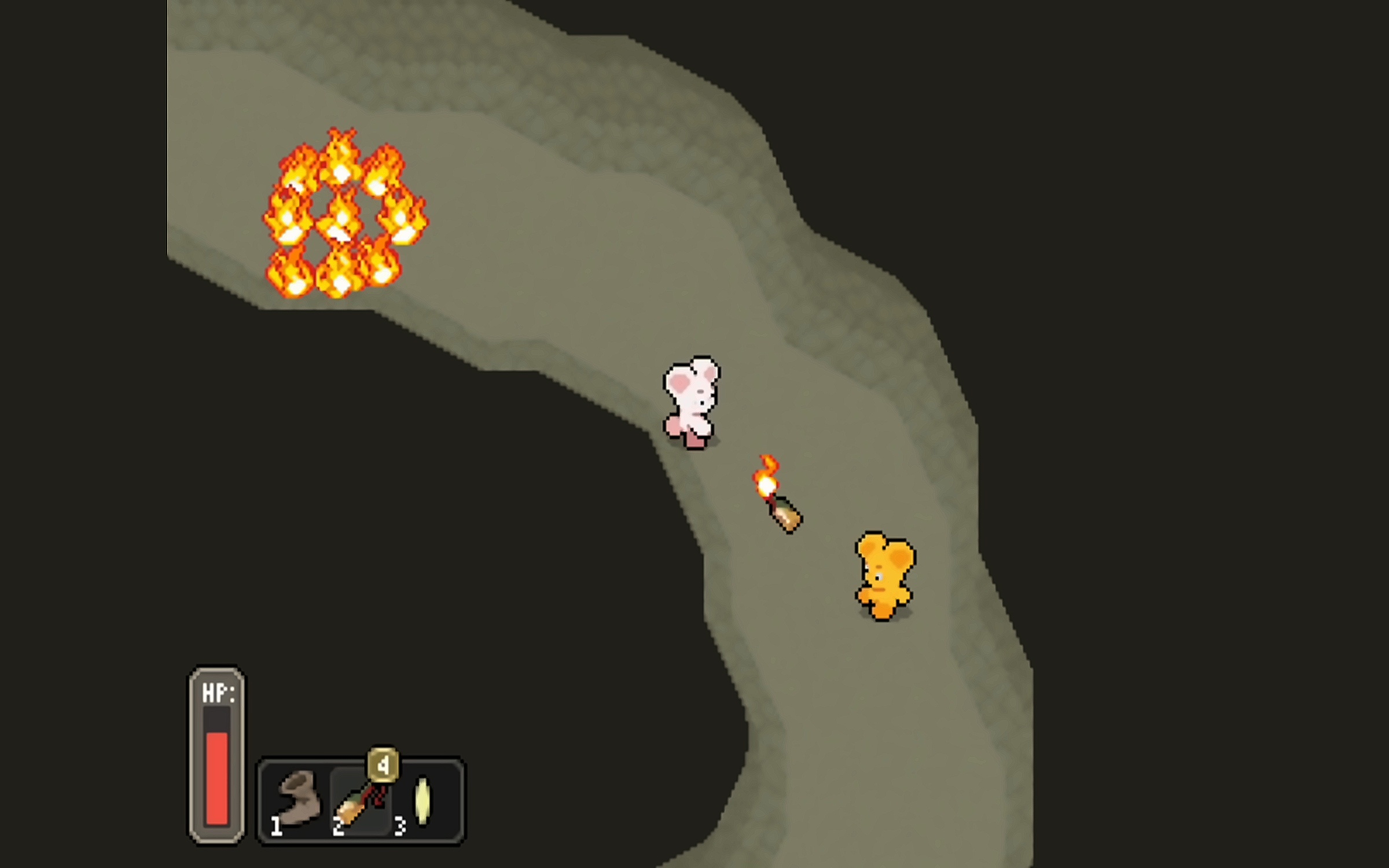
Task: Select the pale yellow oval item in slot 3
Action: coord(422,801)
